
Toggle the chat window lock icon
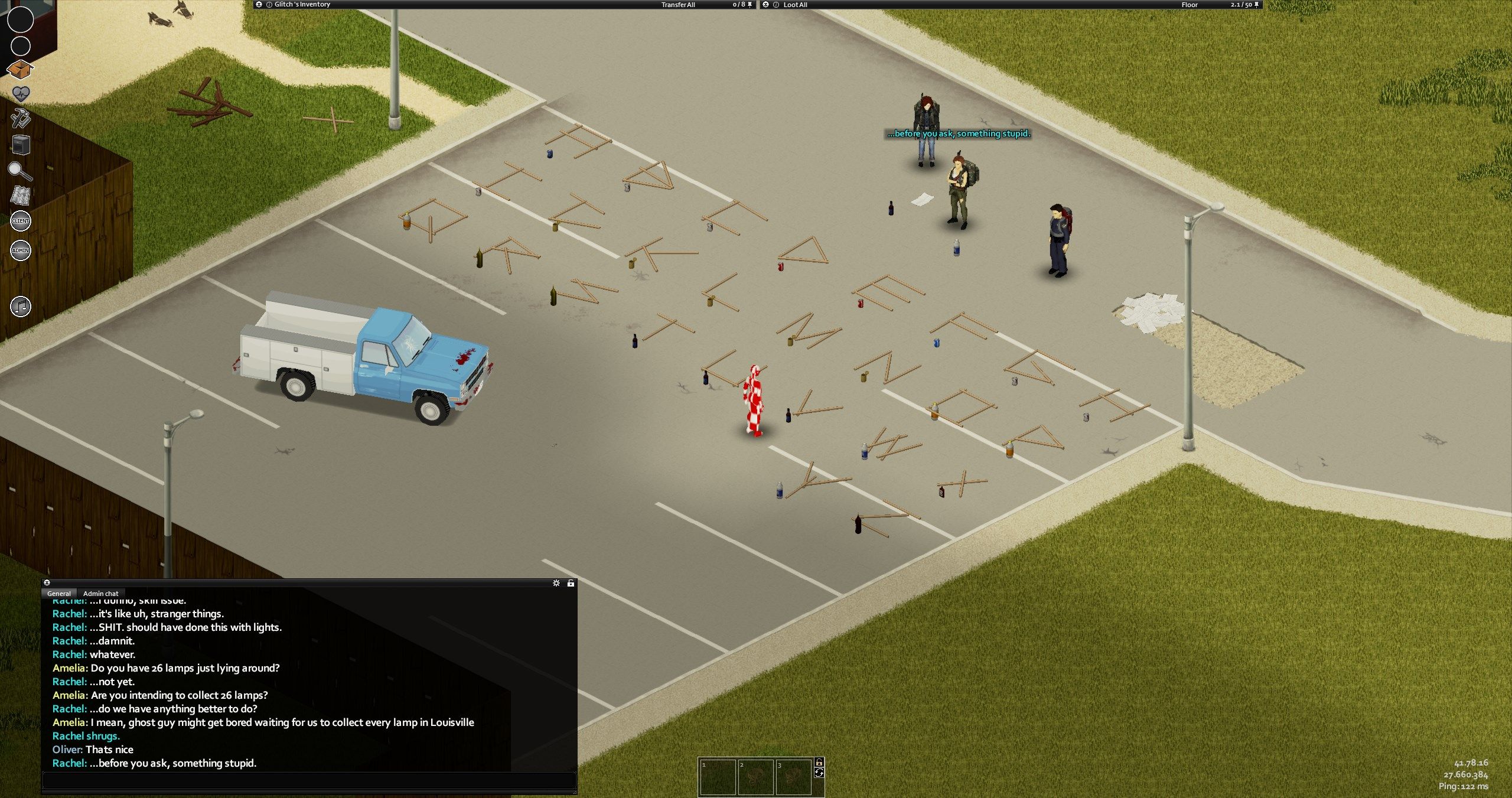tap(571, 583)
